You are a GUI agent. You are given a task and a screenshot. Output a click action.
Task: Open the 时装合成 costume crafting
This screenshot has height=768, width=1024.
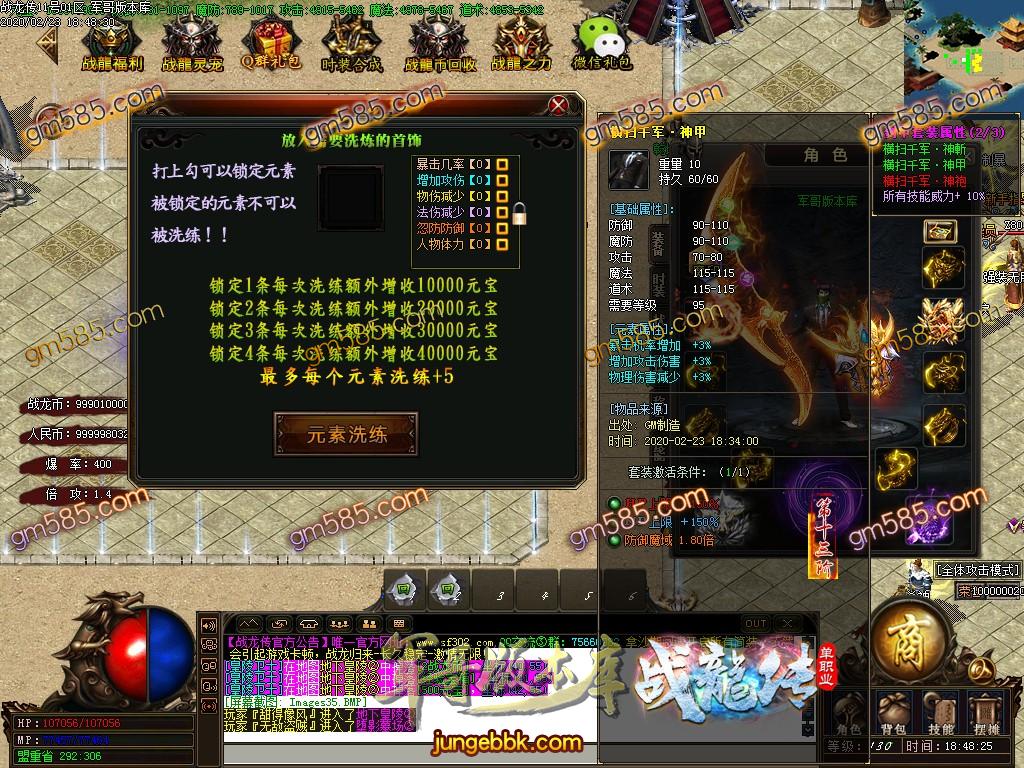point(352,43)
